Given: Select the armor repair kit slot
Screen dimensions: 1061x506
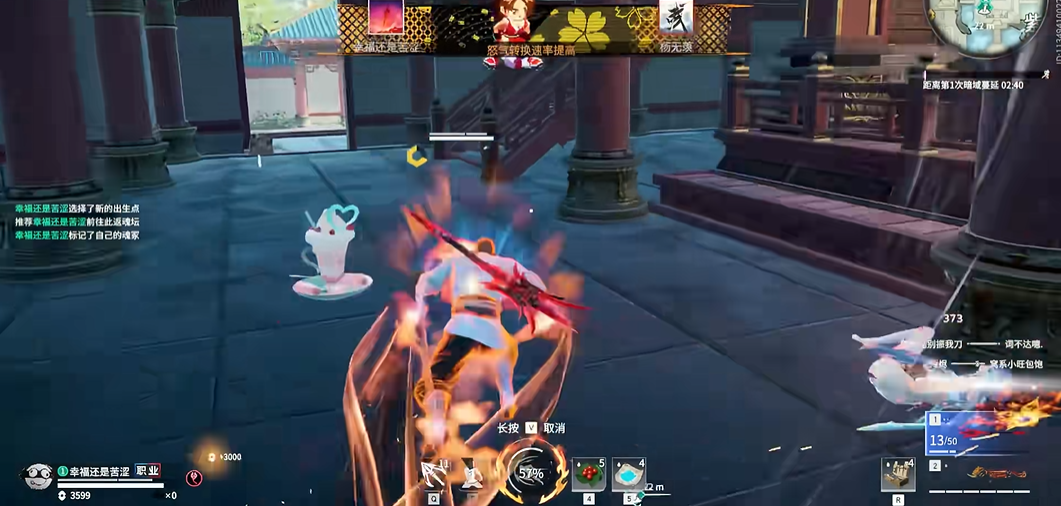Looking at the screenshot, I should 898,474.
